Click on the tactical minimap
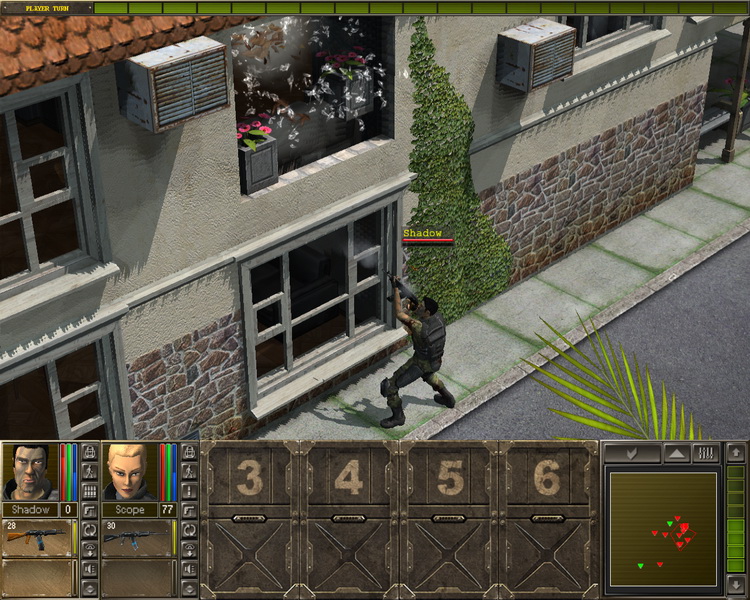Image resolution: width=750 pixels, height=600 pixels. [664, 529]
